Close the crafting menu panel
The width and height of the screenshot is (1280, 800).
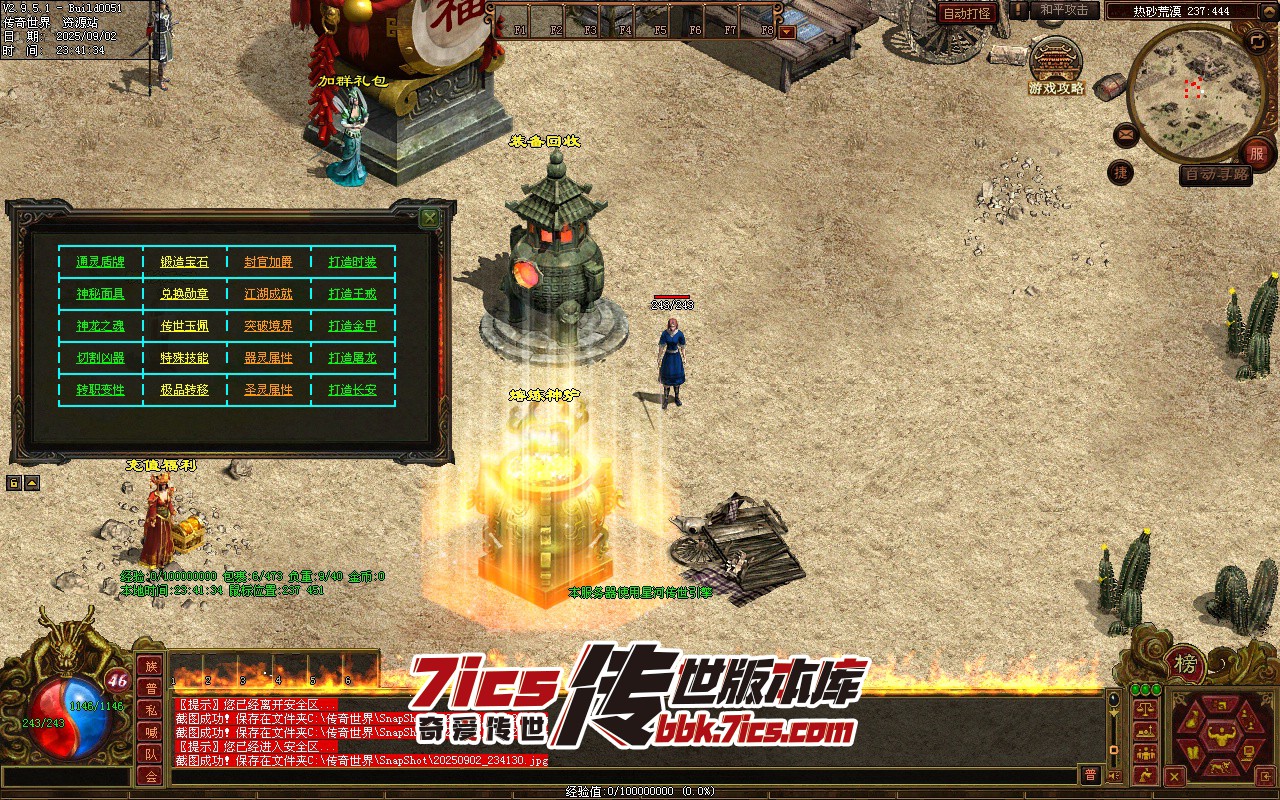[429, 217]
